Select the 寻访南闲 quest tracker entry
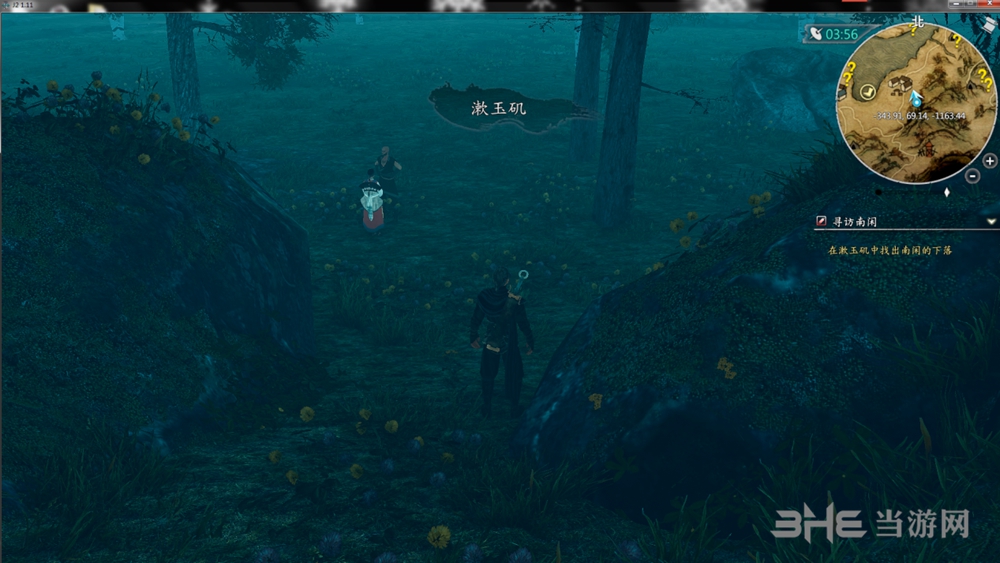 (x=857, y=221)
